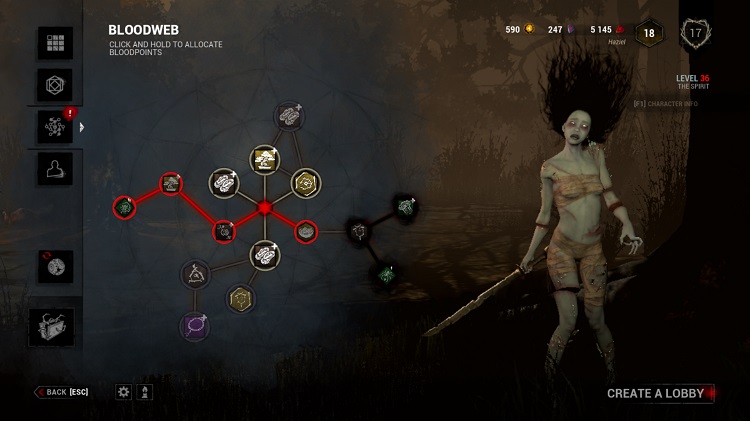Click the player level 18 badge
750x421 pixels.
[x=648, y=32]
